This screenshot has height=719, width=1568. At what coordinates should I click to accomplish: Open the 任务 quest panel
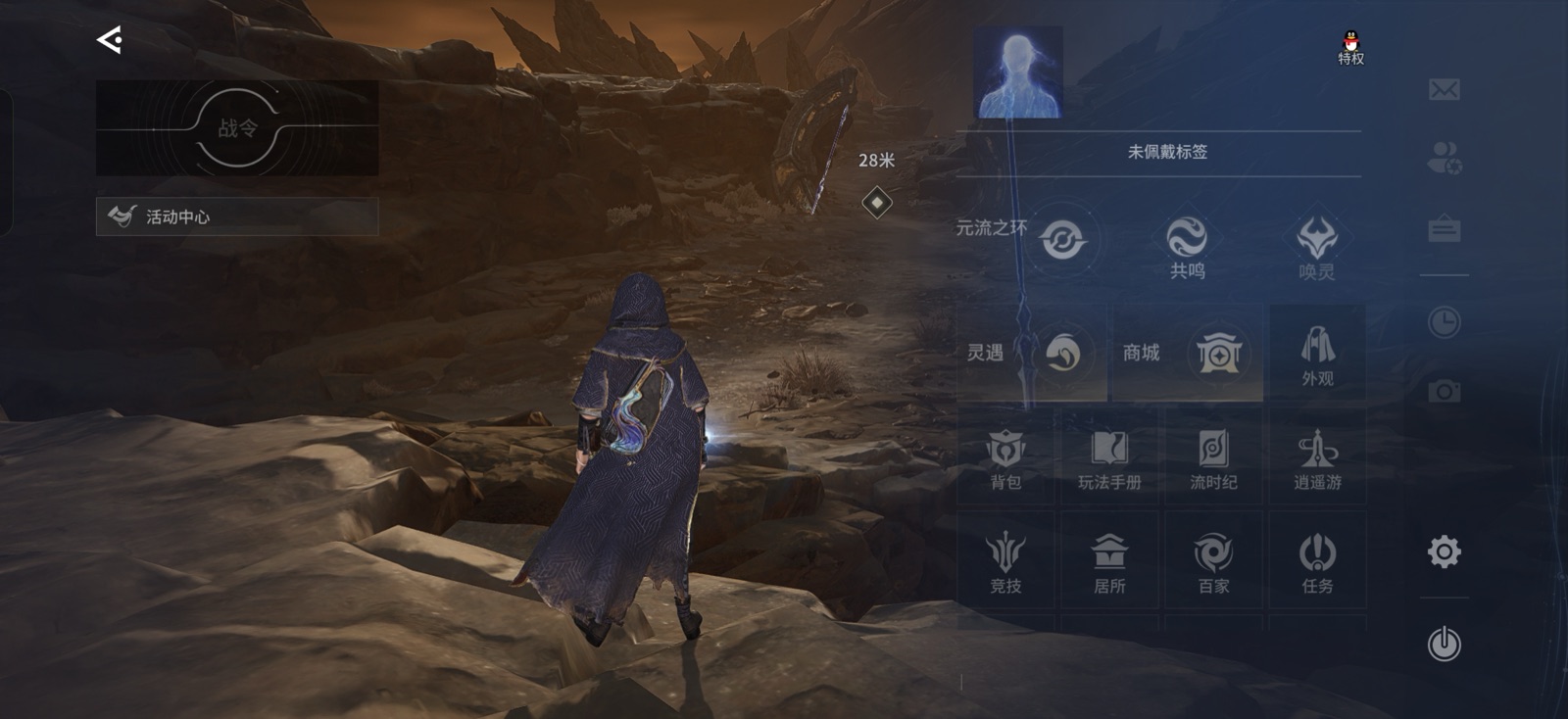coord(1318,558)
